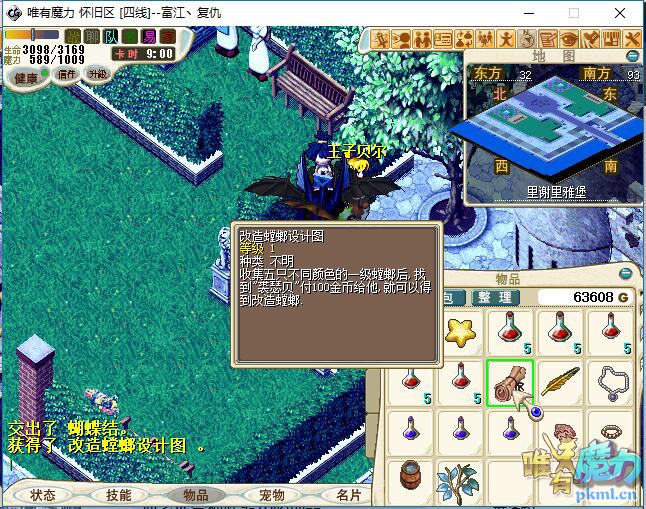Click the 健康 (Health) status button
The height and width of the screenshot is (509, 646).
tap(26, 77)
